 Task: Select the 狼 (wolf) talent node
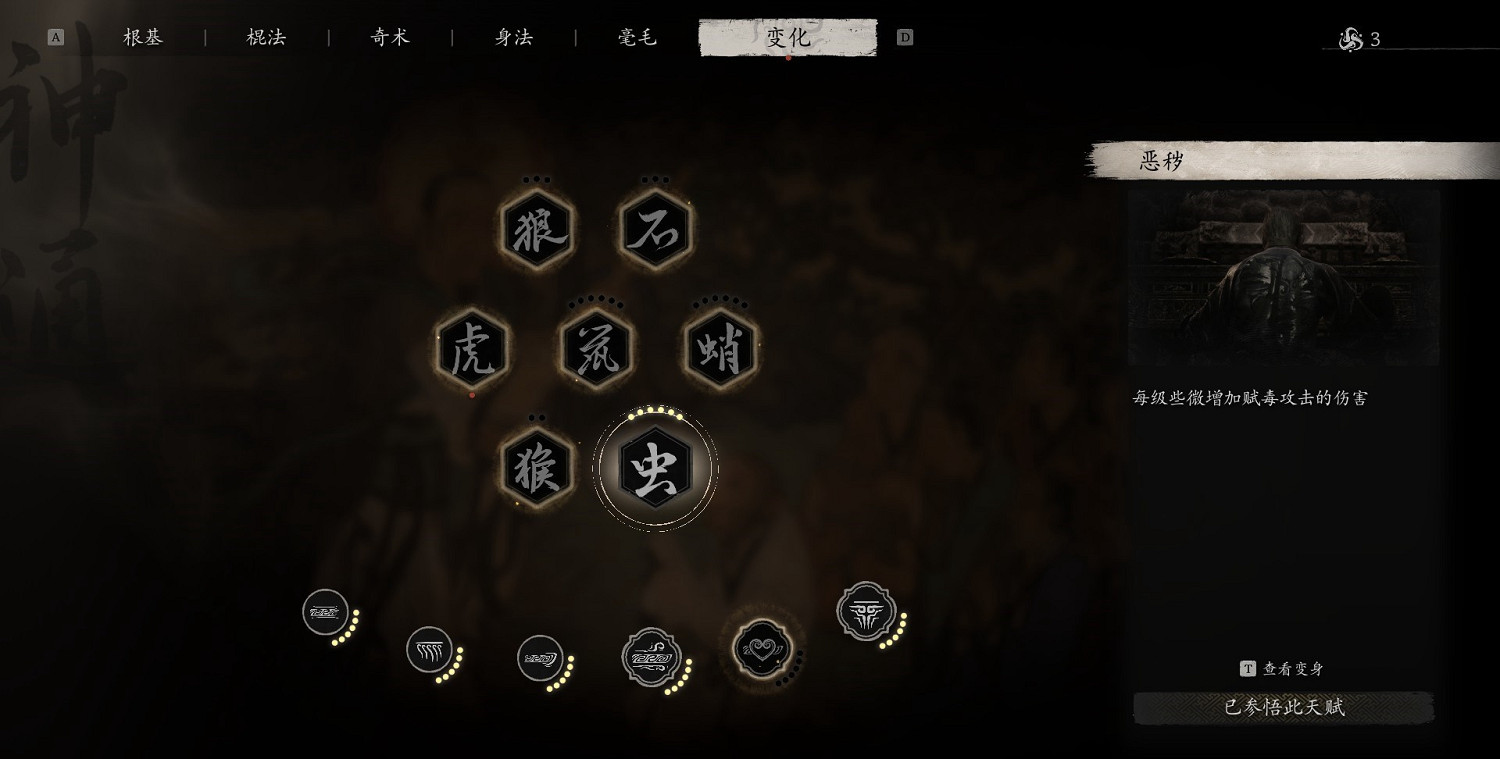pyautogui.click(x=536, y=229)
